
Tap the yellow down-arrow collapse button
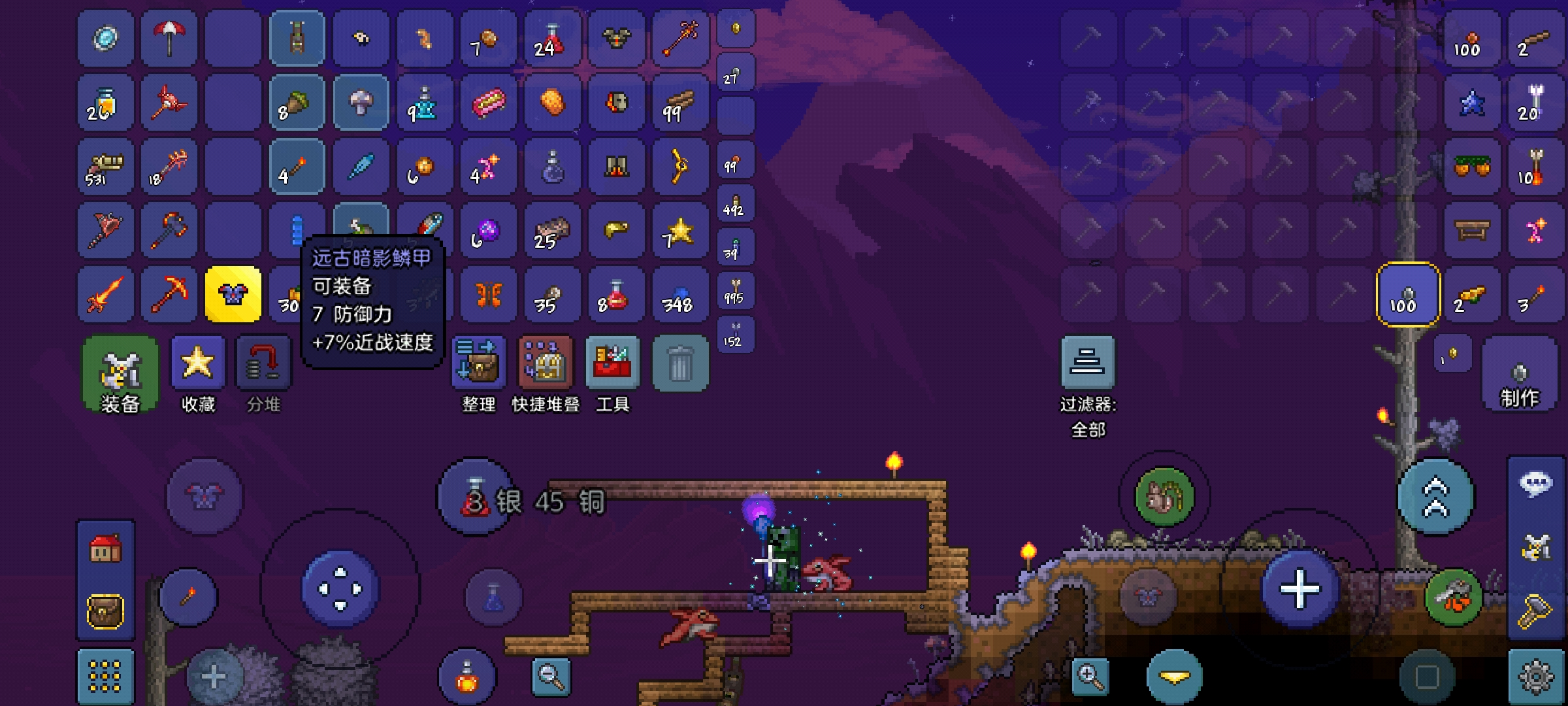tap(1174, 677)
